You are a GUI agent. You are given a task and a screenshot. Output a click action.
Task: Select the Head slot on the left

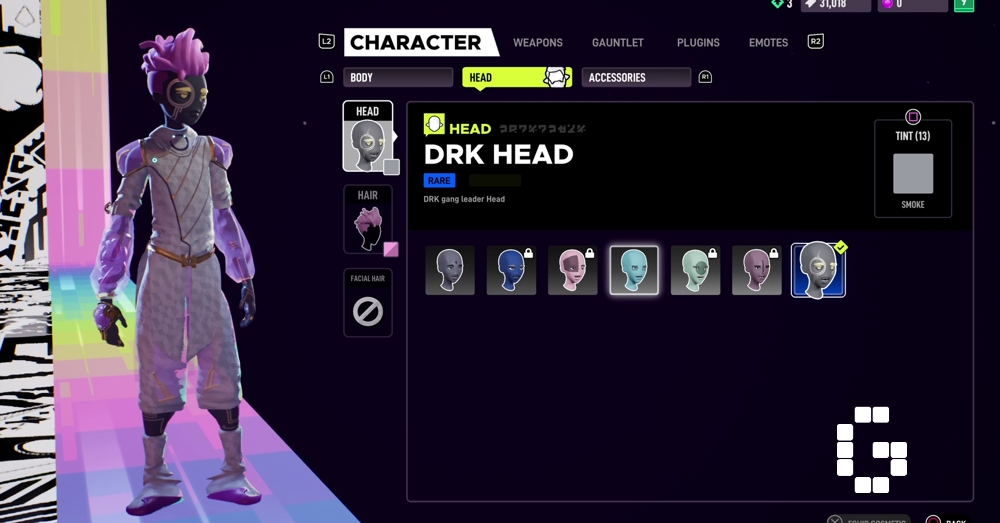[x=367, y=138]
